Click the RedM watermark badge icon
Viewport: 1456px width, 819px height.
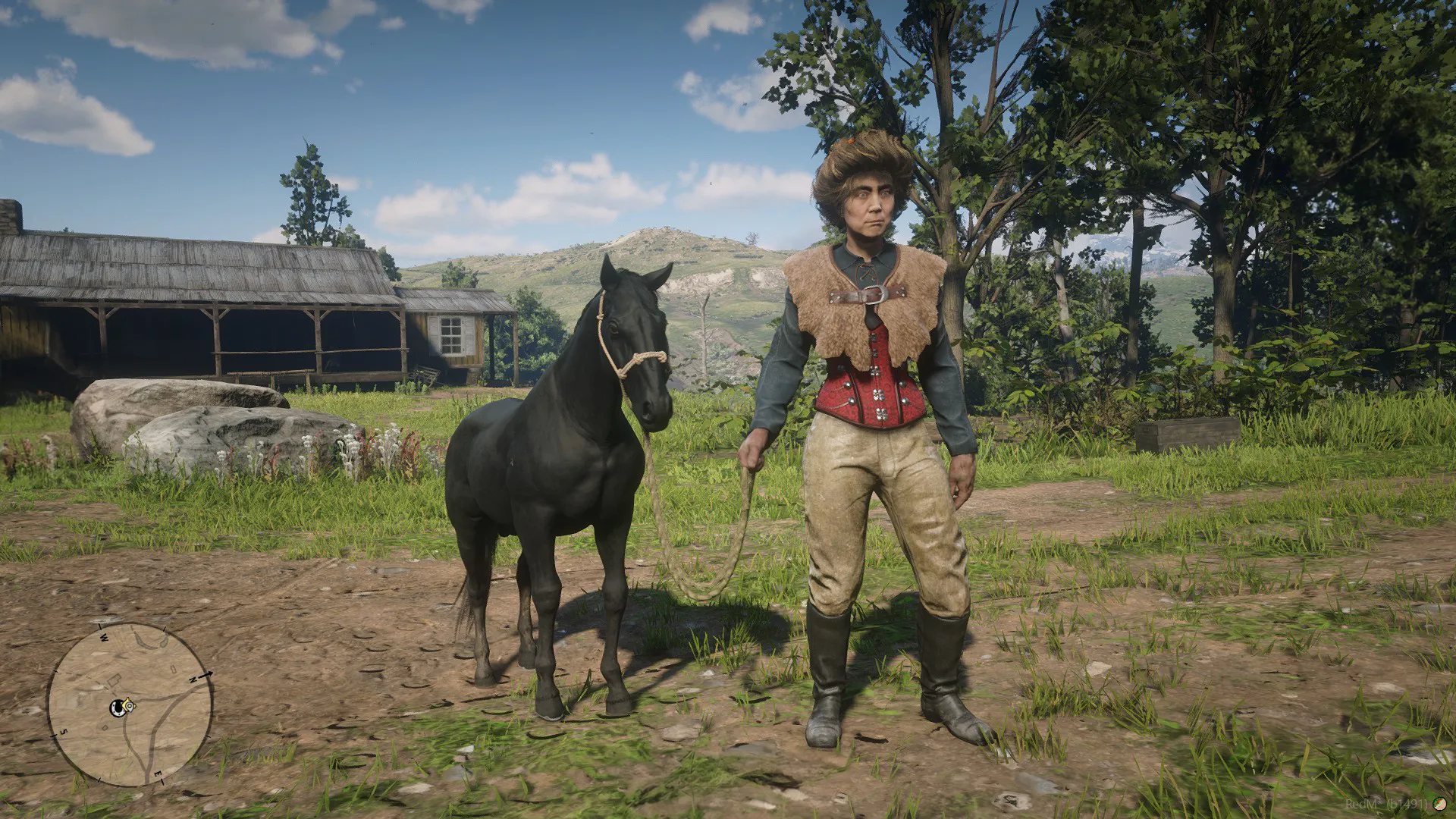[1440, 804]
